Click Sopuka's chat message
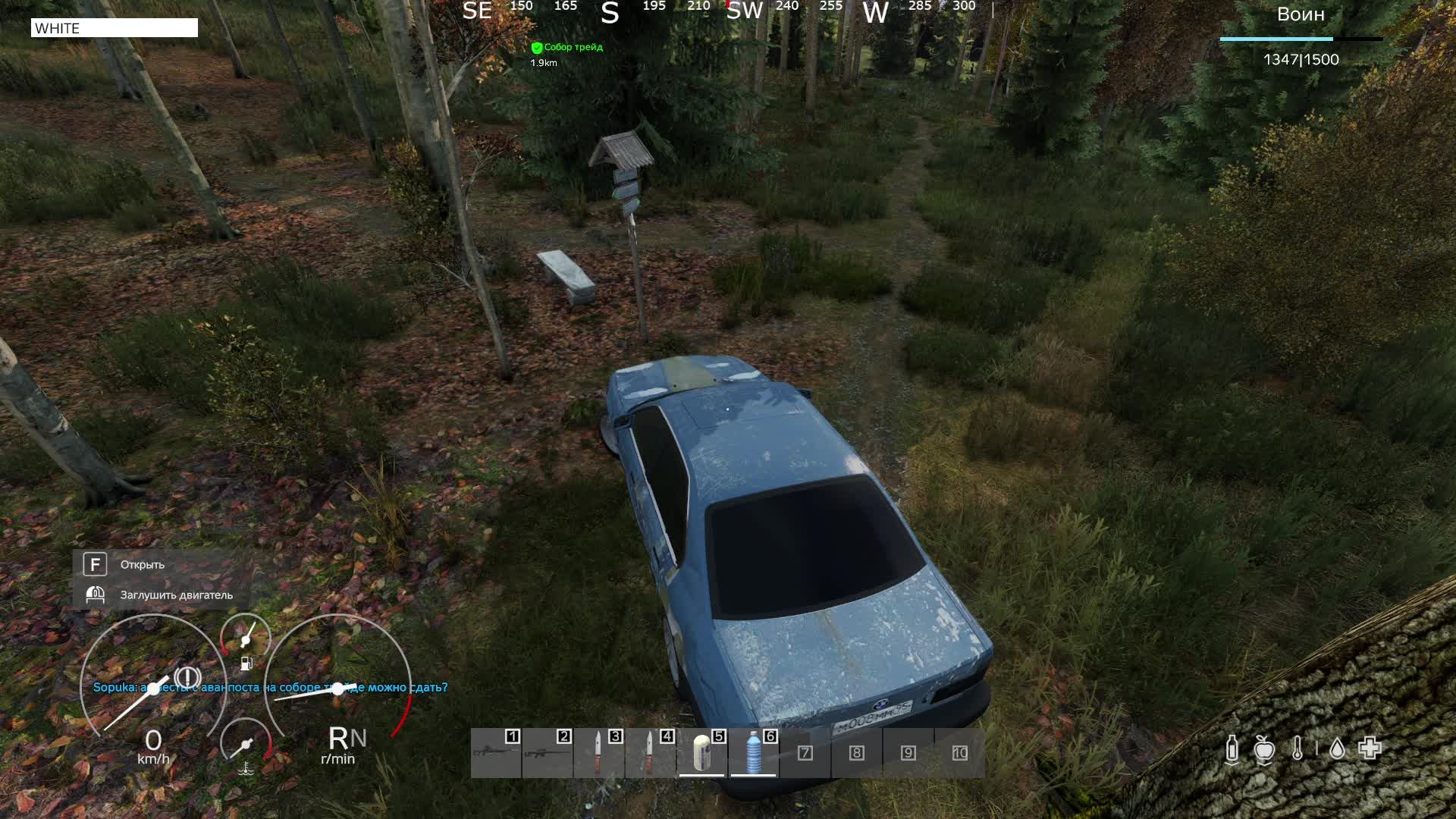Viewport: 1456px width, 819px height. click(x=270, y=688)
